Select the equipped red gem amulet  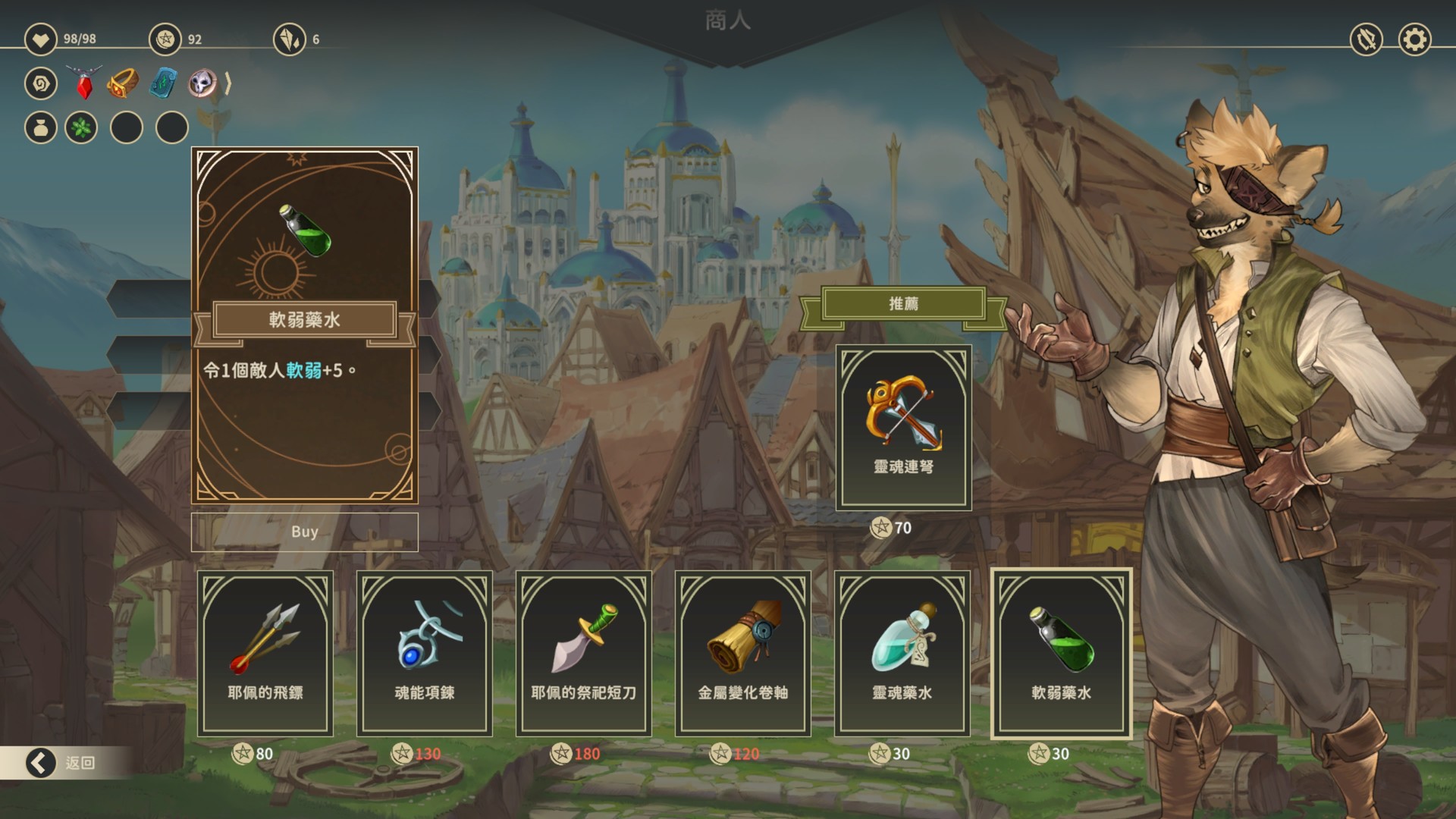pyautogui.click(x=83, y=84)
